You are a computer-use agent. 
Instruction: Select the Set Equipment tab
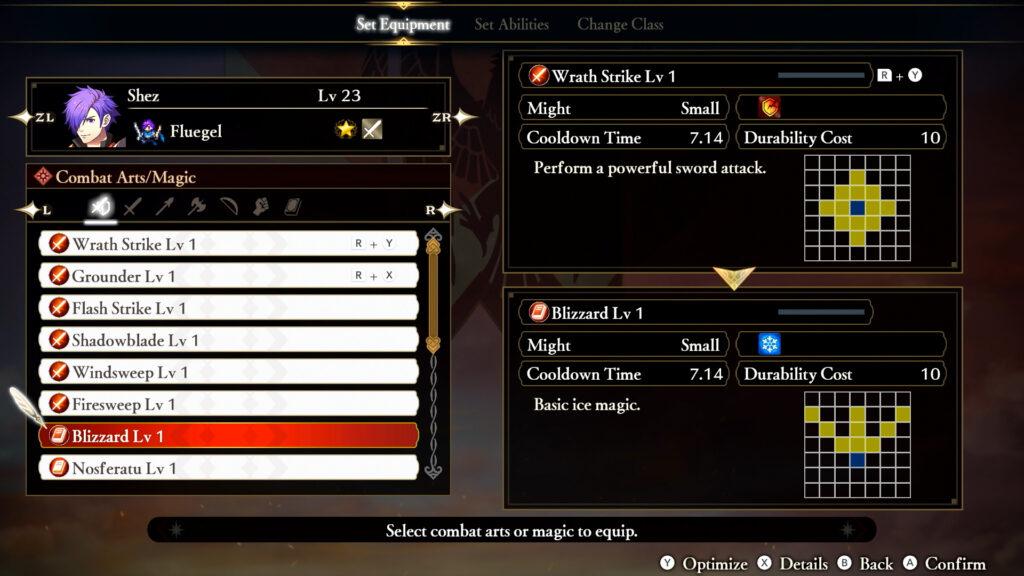pos(403,24)
